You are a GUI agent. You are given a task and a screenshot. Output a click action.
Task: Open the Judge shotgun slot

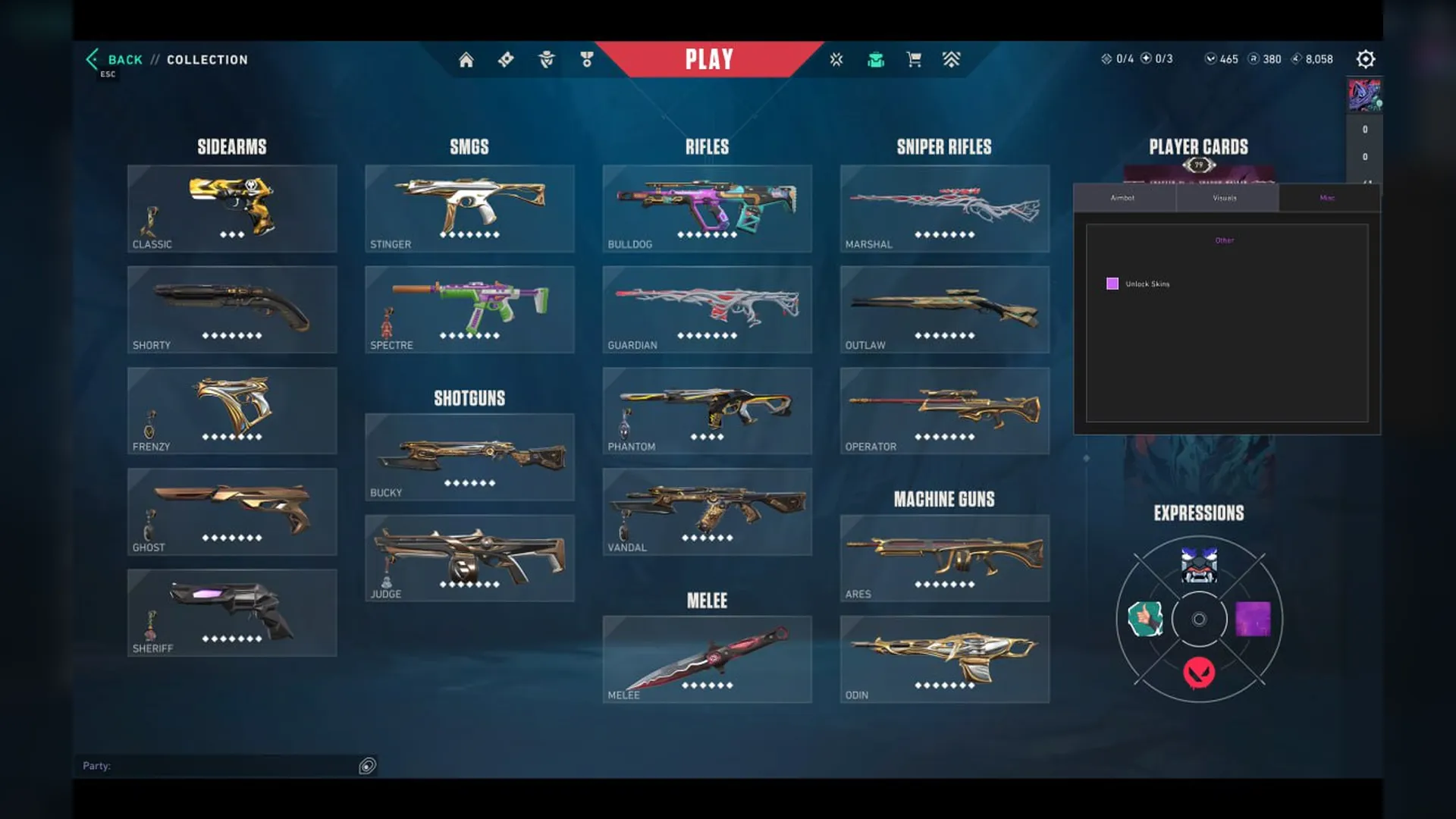coord(469,558)
